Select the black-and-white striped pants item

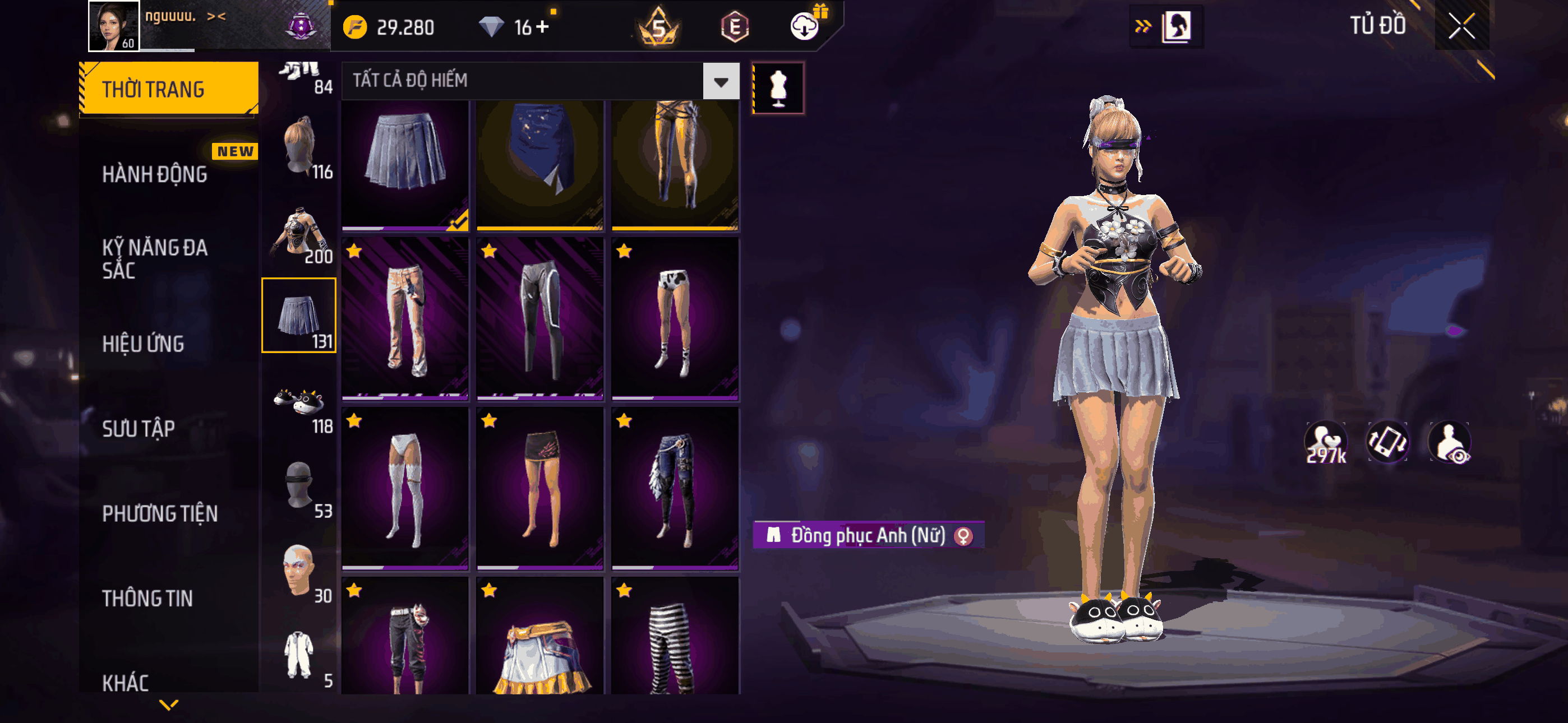tap(675, 639)
